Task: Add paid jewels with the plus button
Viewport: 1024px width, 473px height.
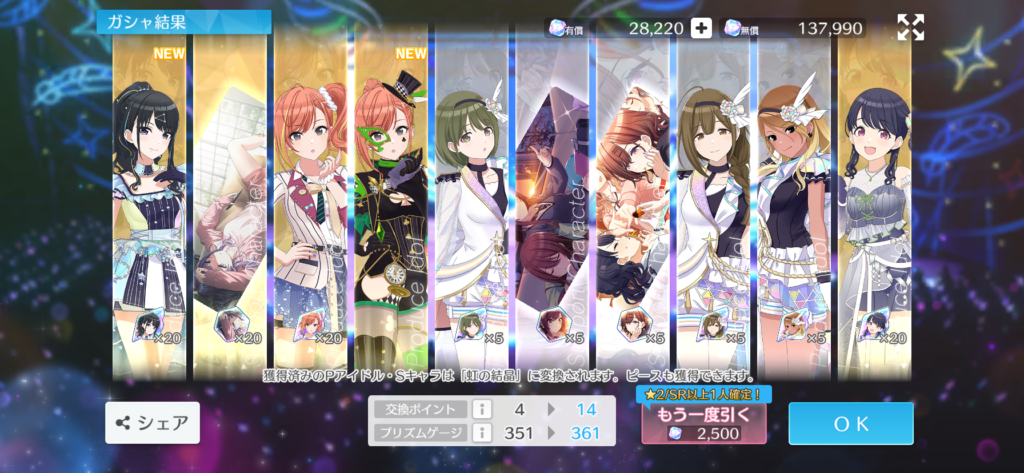Action: pos(702,28)
